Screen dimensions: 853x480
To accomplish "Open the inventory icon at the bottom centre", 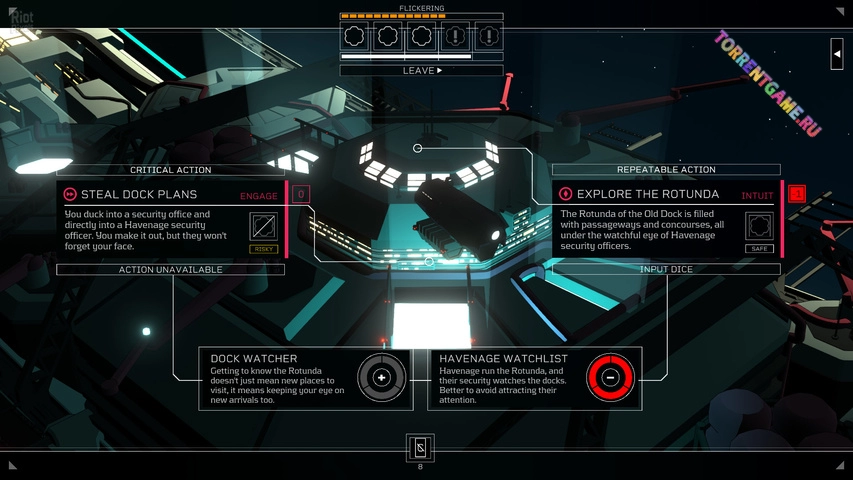I will point(420,447).
